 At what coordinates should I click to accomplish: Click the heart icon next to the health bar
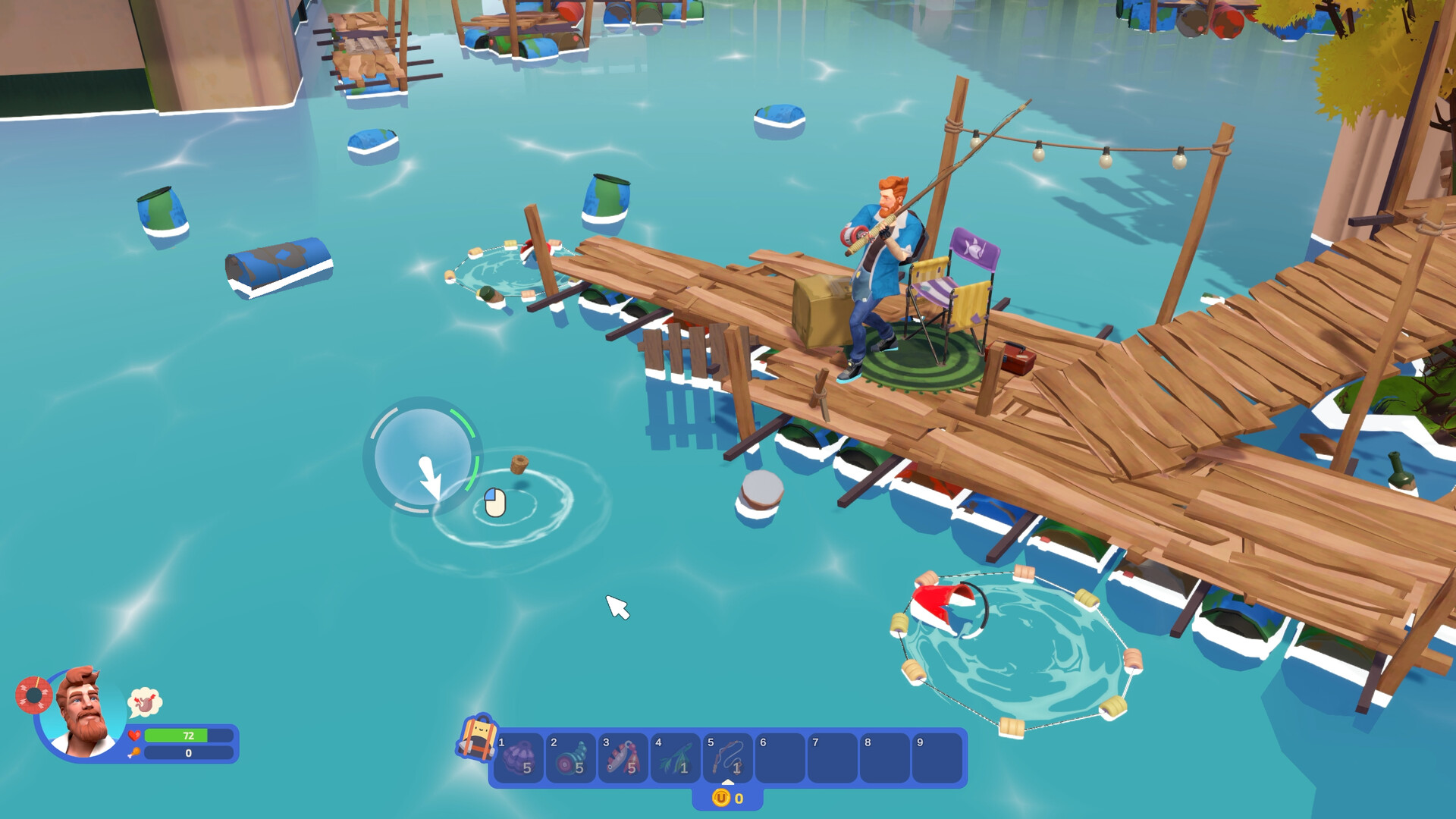[x=135, y=735]
